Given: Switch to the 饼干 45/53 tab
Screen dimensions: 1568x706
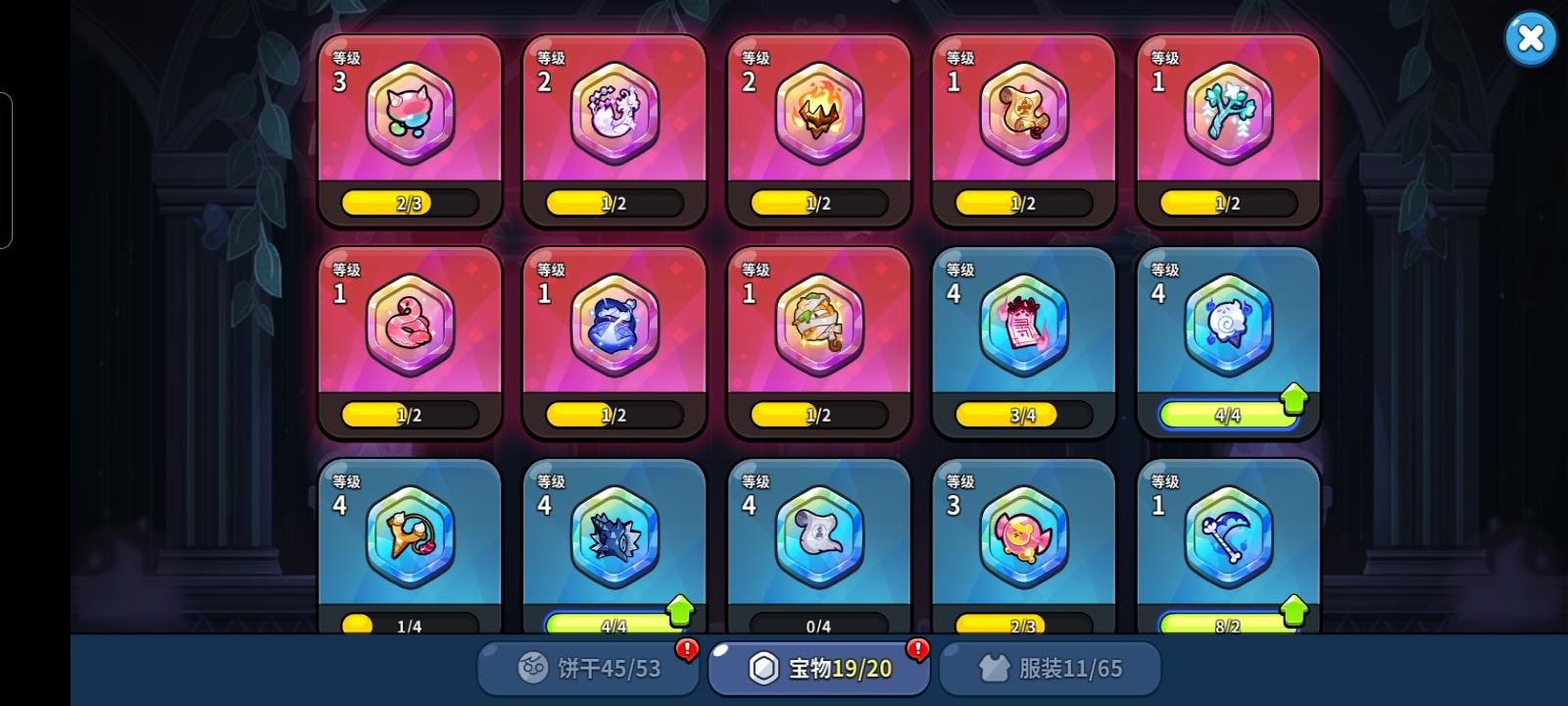Looking at the screenshot, I should pyautogui.click(x=586, y=667).
